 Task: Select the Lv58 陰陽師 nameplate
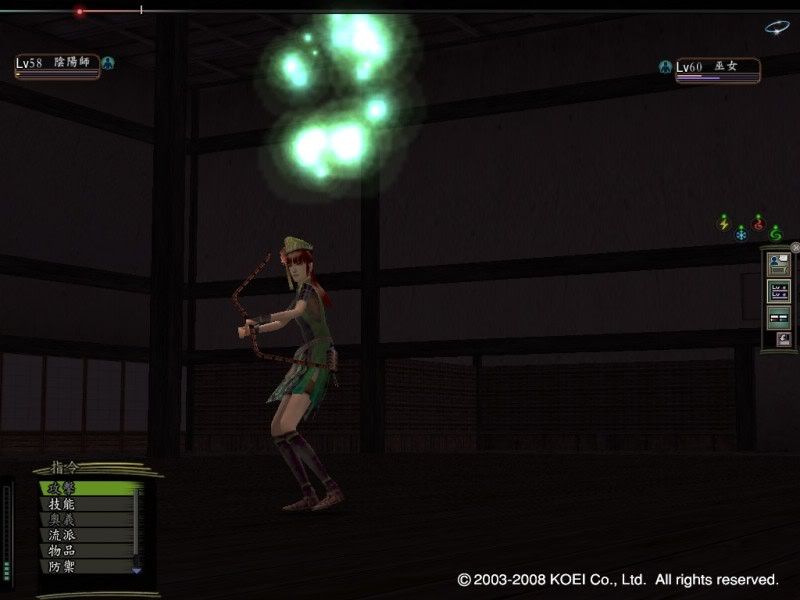pos(57,65)
